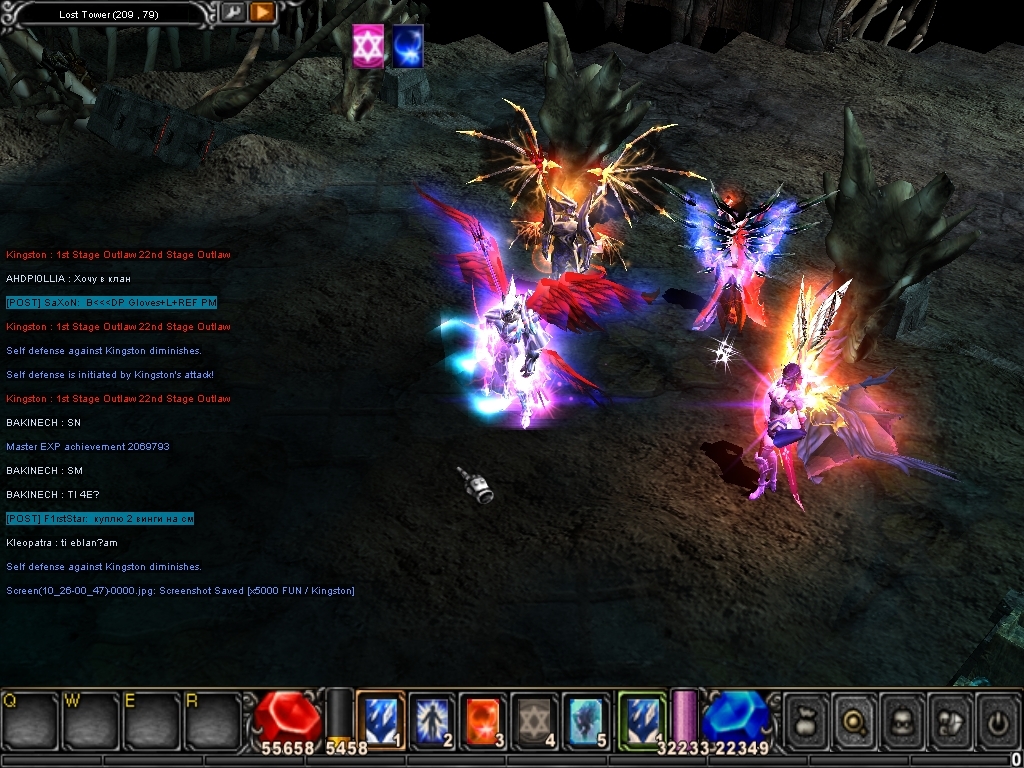The width and height of the screenshot is (1024, 768).
Task: Click the power system menu button
Action: pyautogui.click(x=997, y=719)
